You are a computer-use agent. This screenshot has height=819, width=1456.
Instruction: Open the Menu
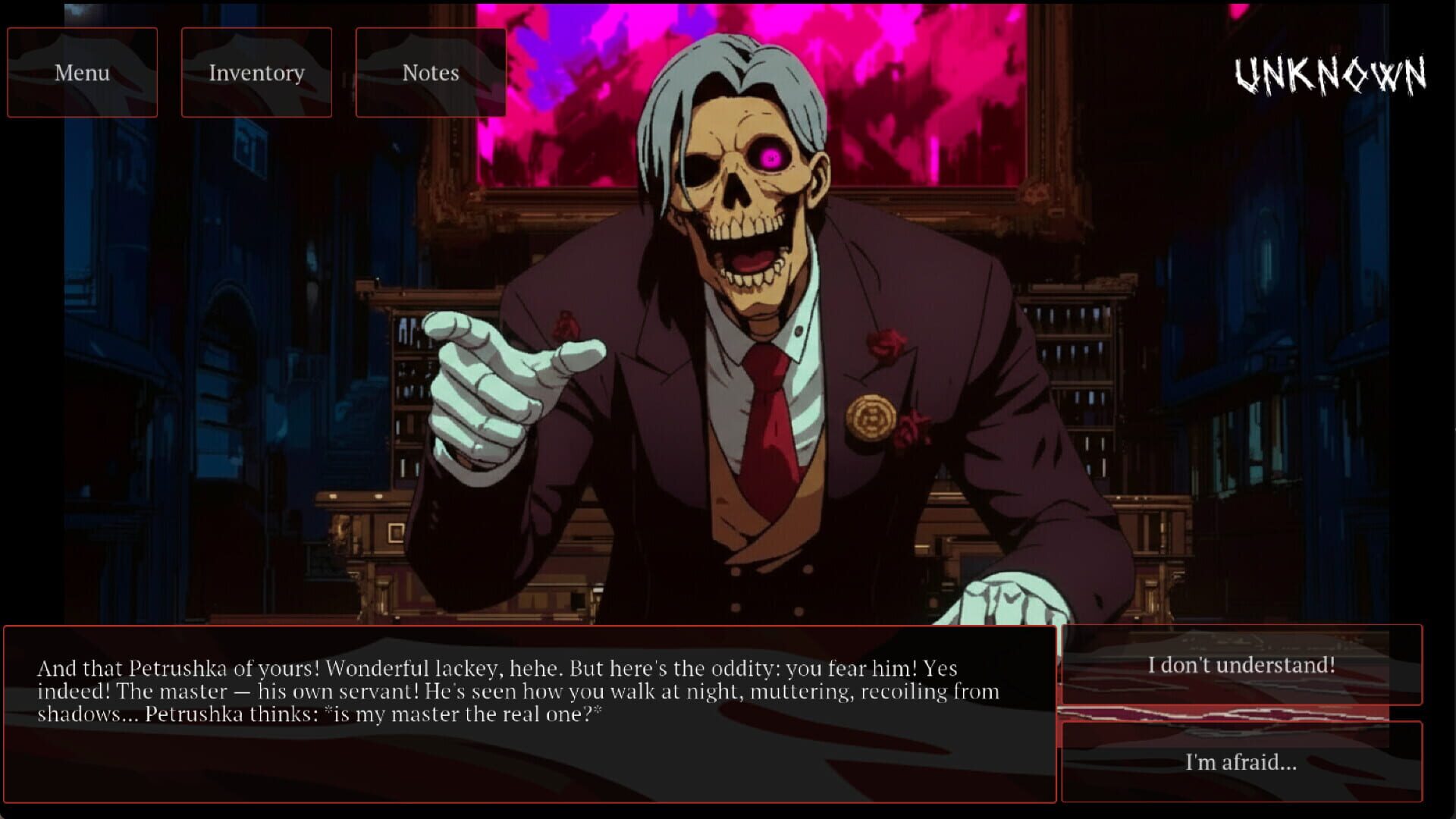[x=81, y=72]
